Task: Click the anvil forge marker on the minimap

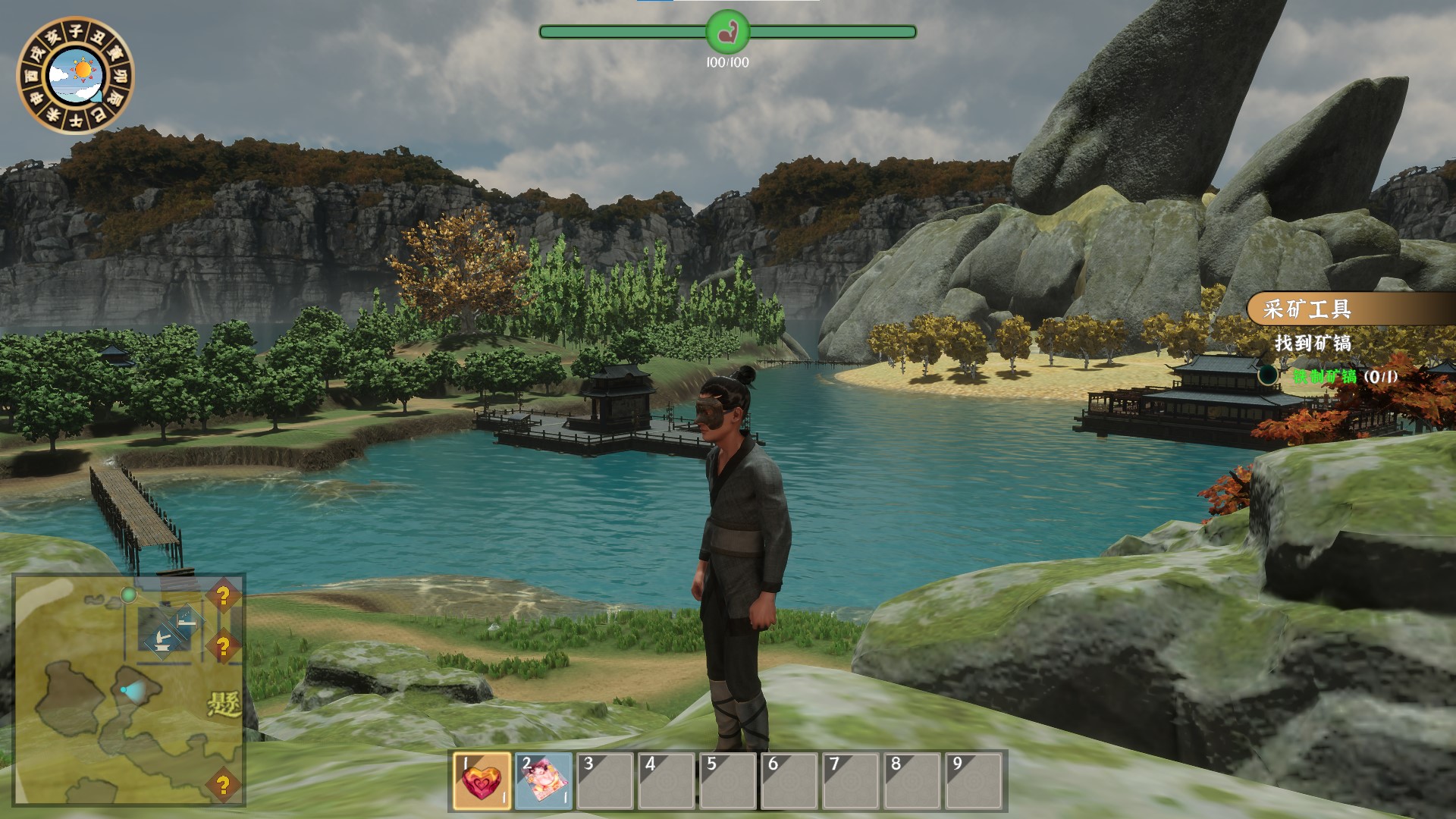Action: pos(162,641)
